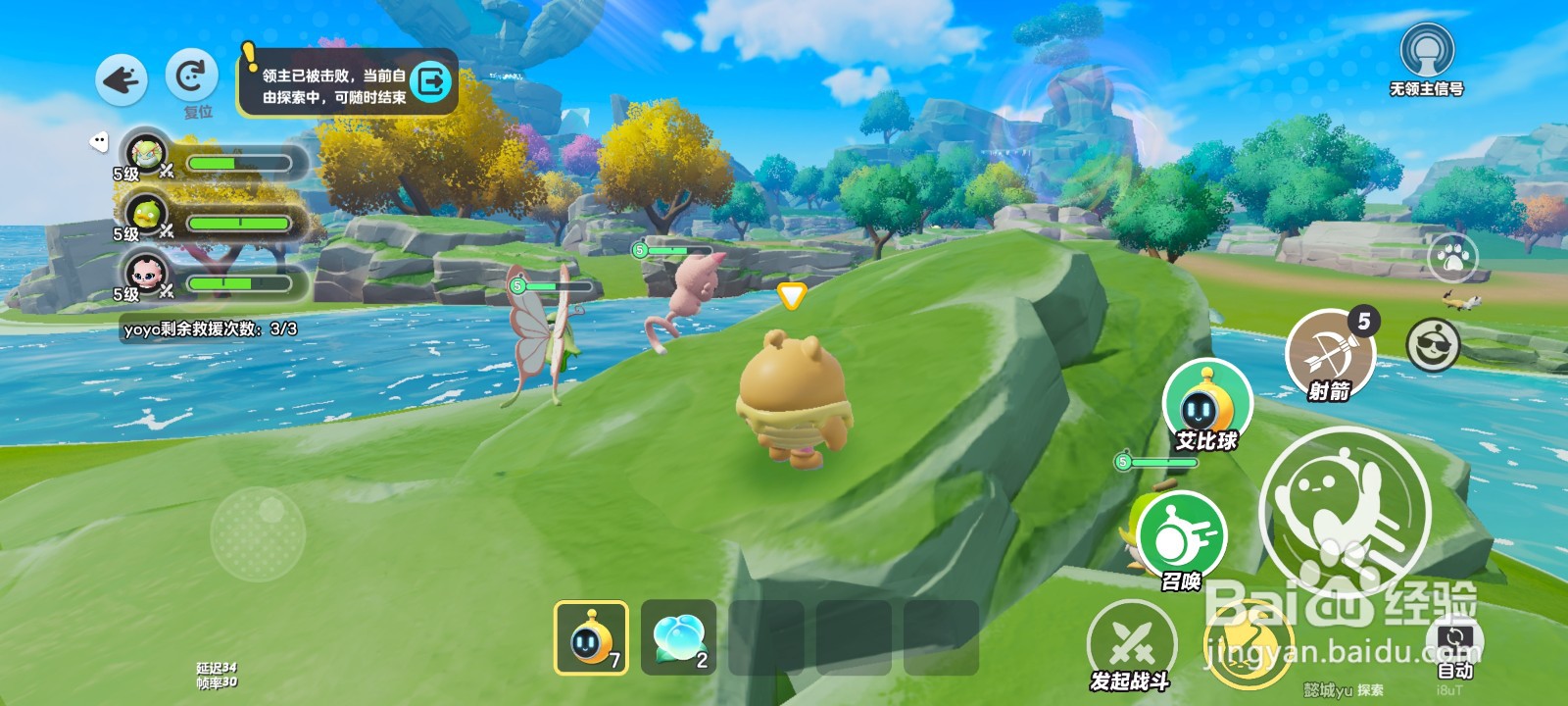
Task: Tap the large dash action button
Action: point(1345,510)
